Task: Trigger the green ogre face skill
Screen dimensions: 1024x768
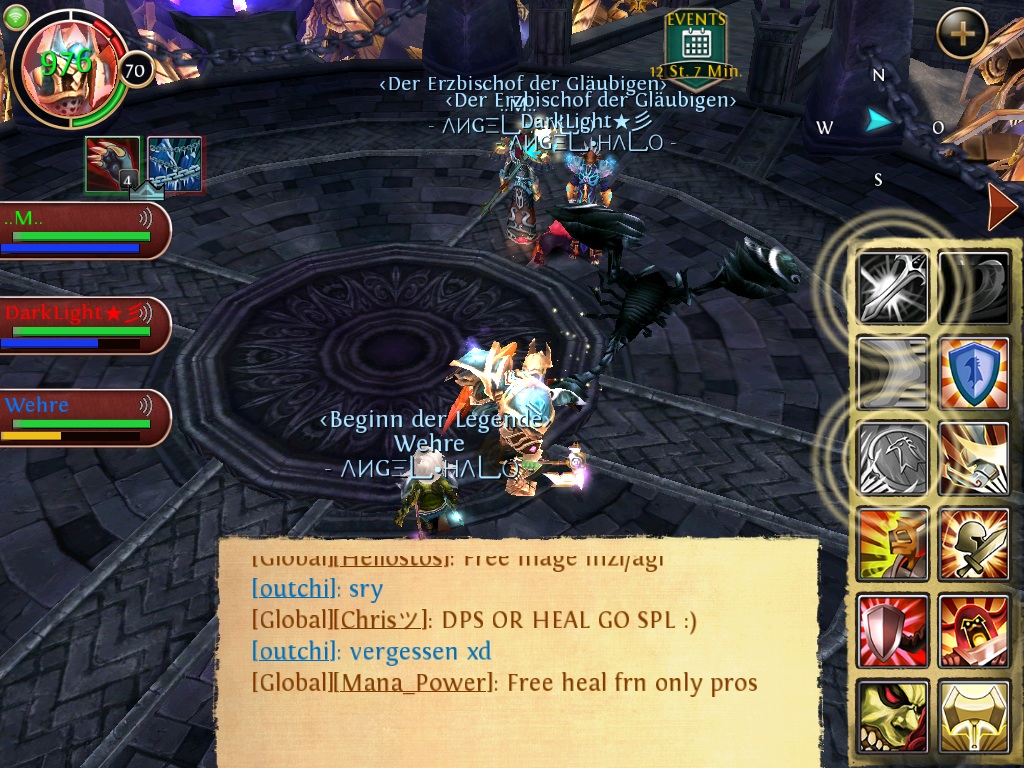Action: point(893,715)
